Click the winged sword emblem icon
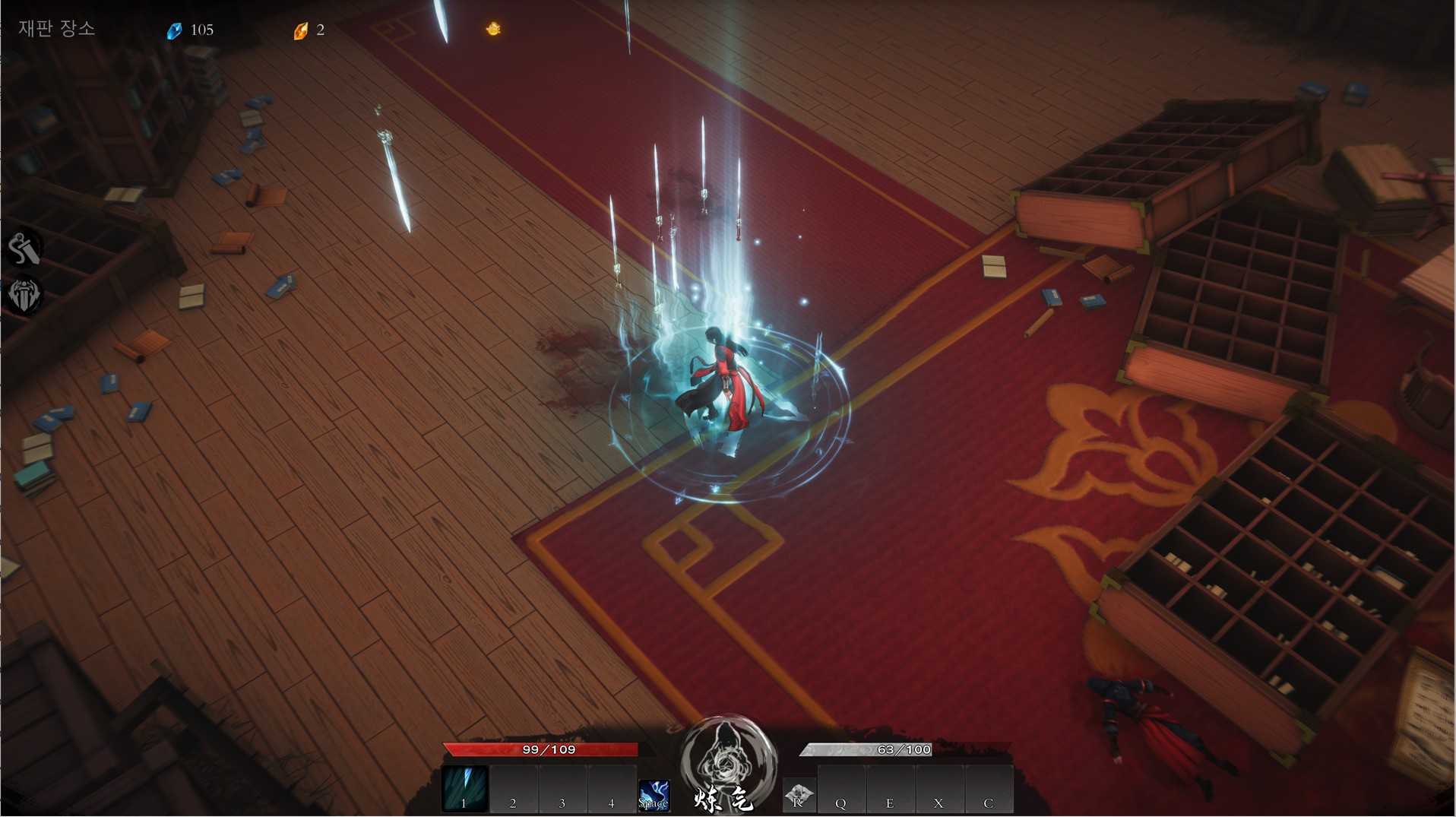The image size is (1456, 817). pos(24,295)
